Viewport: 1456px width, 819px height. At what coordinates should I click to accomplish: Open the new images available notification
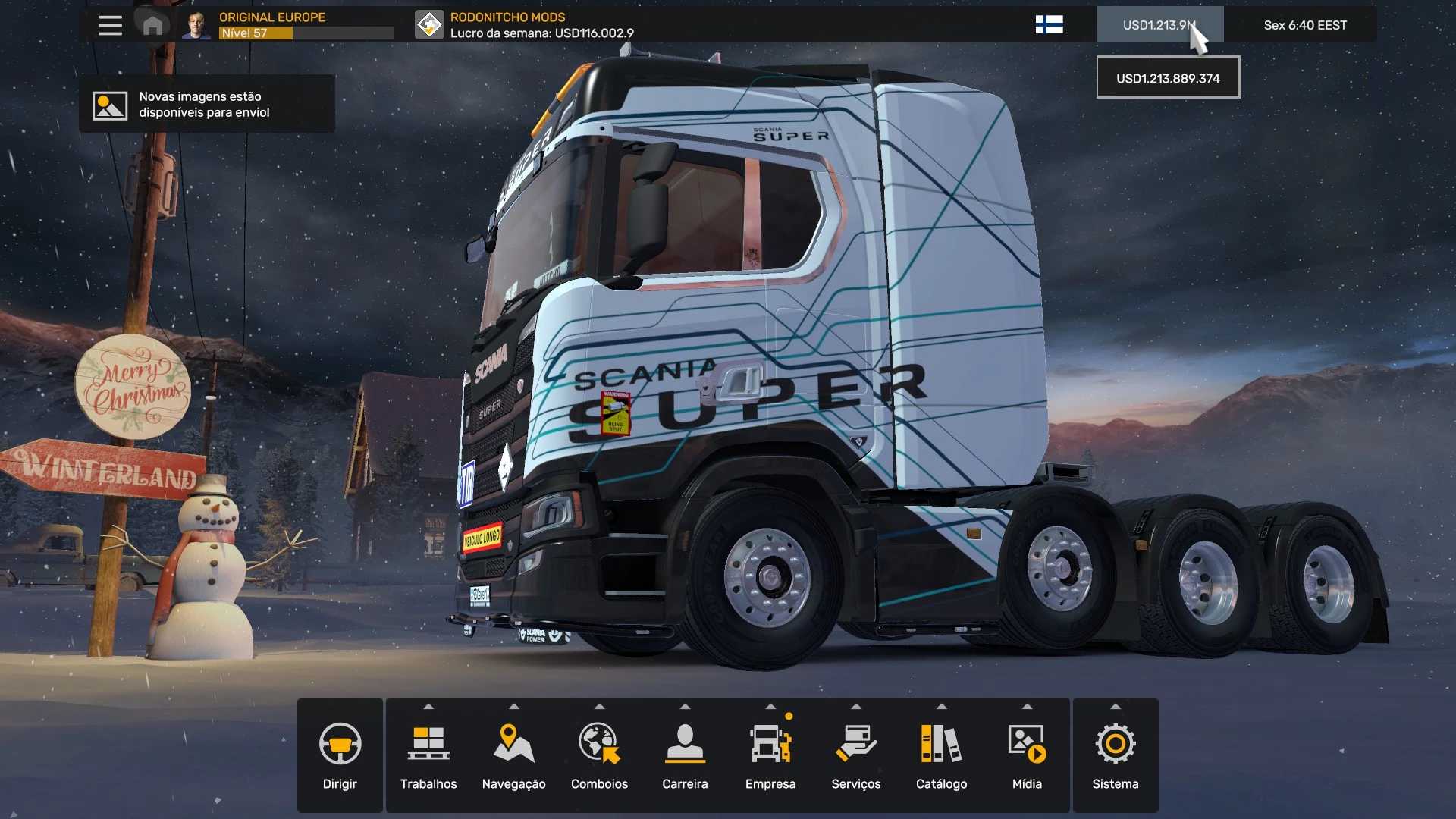coord(206,105)
